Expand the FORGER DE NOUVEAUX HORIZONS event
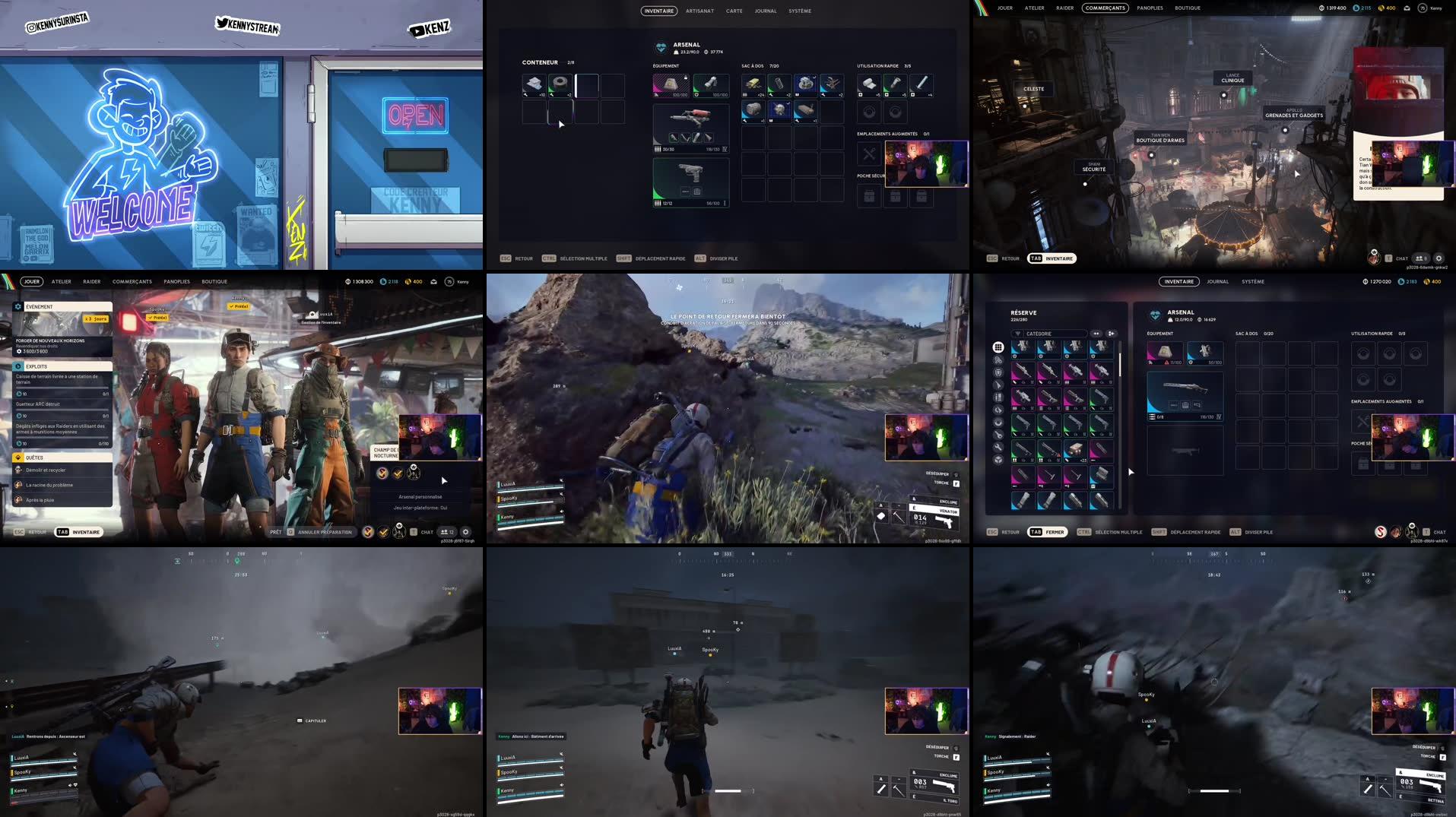The height and width of the screenshot is (817, 1456). pos(49,341)
